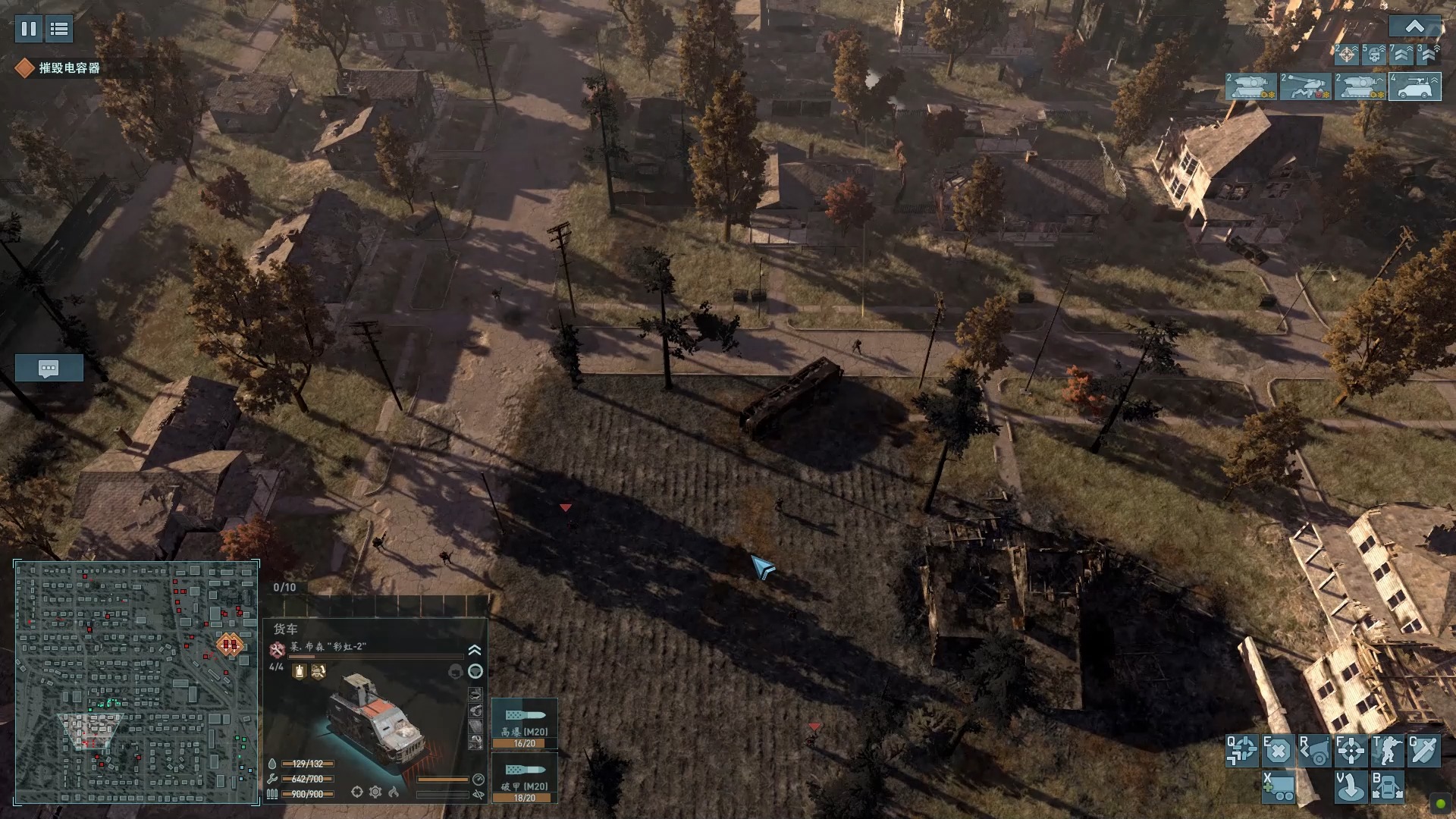Click on the tactical minimap

pyautogui.click(x=136, y=682)
